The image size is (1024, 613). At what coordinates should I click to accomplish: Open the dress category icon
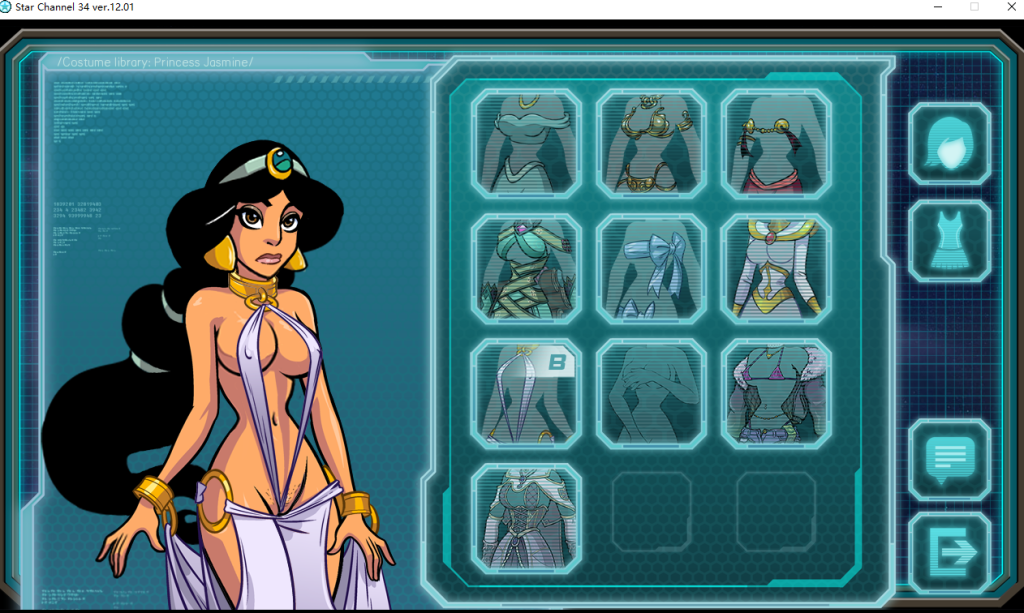(949, 241)
